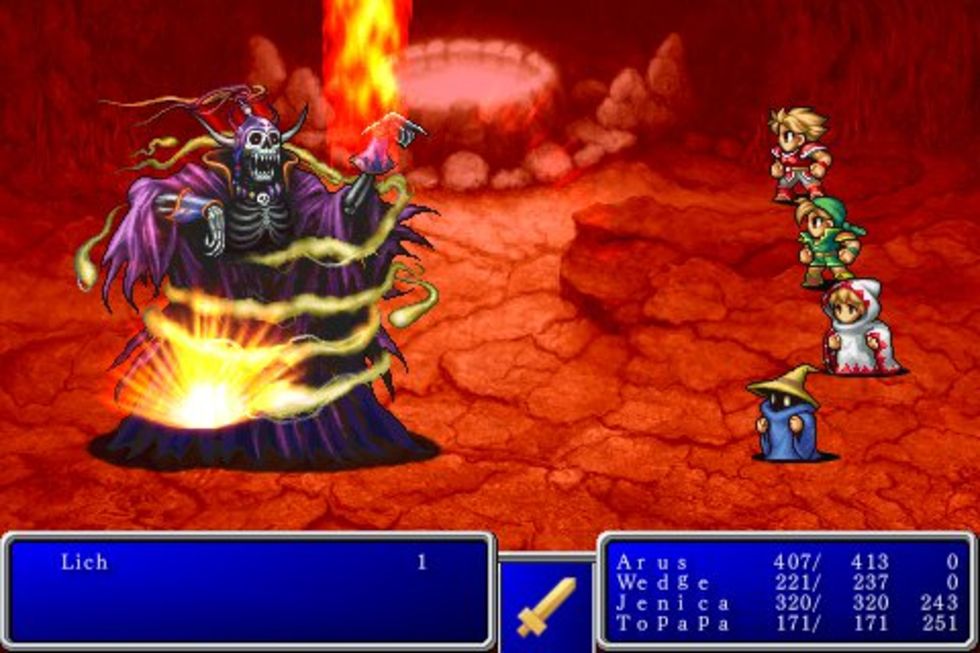Select the Lich enemy entry
The image size is (980, 653).
tap(84, 562)
